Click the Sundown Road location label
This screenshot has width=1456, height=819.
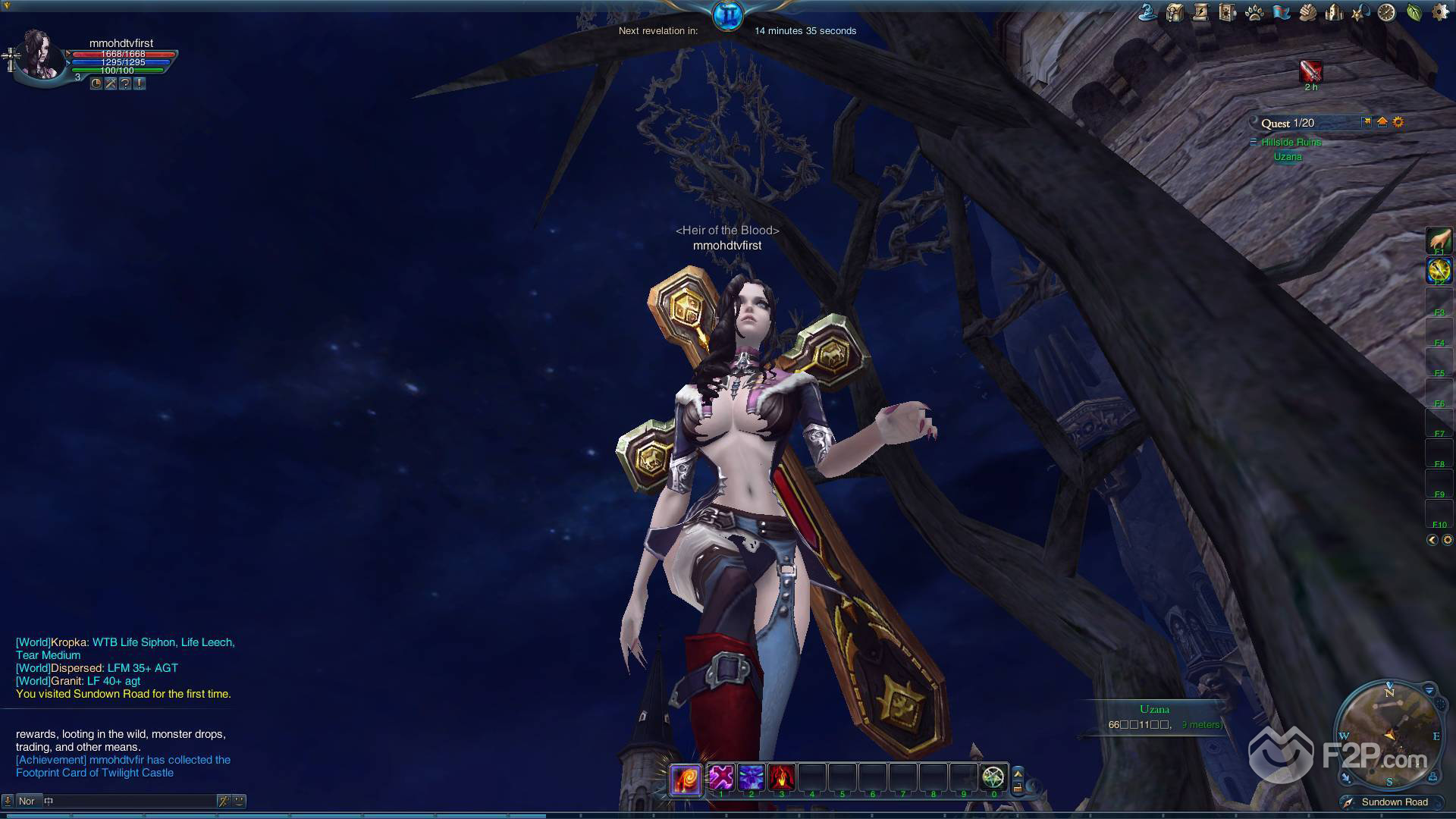tap(1394, 802)
